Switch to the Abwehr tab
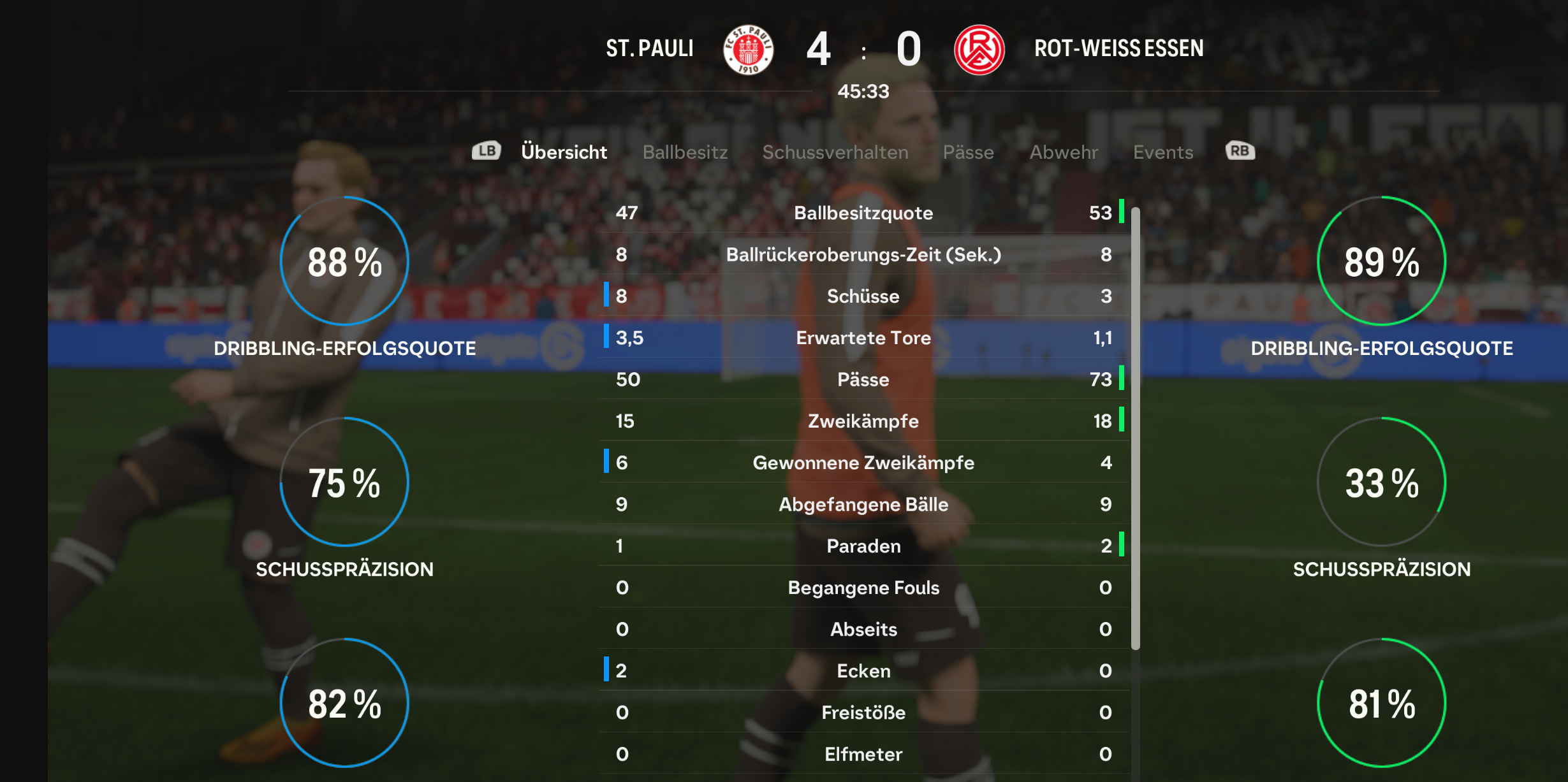 click(1064, 152)
